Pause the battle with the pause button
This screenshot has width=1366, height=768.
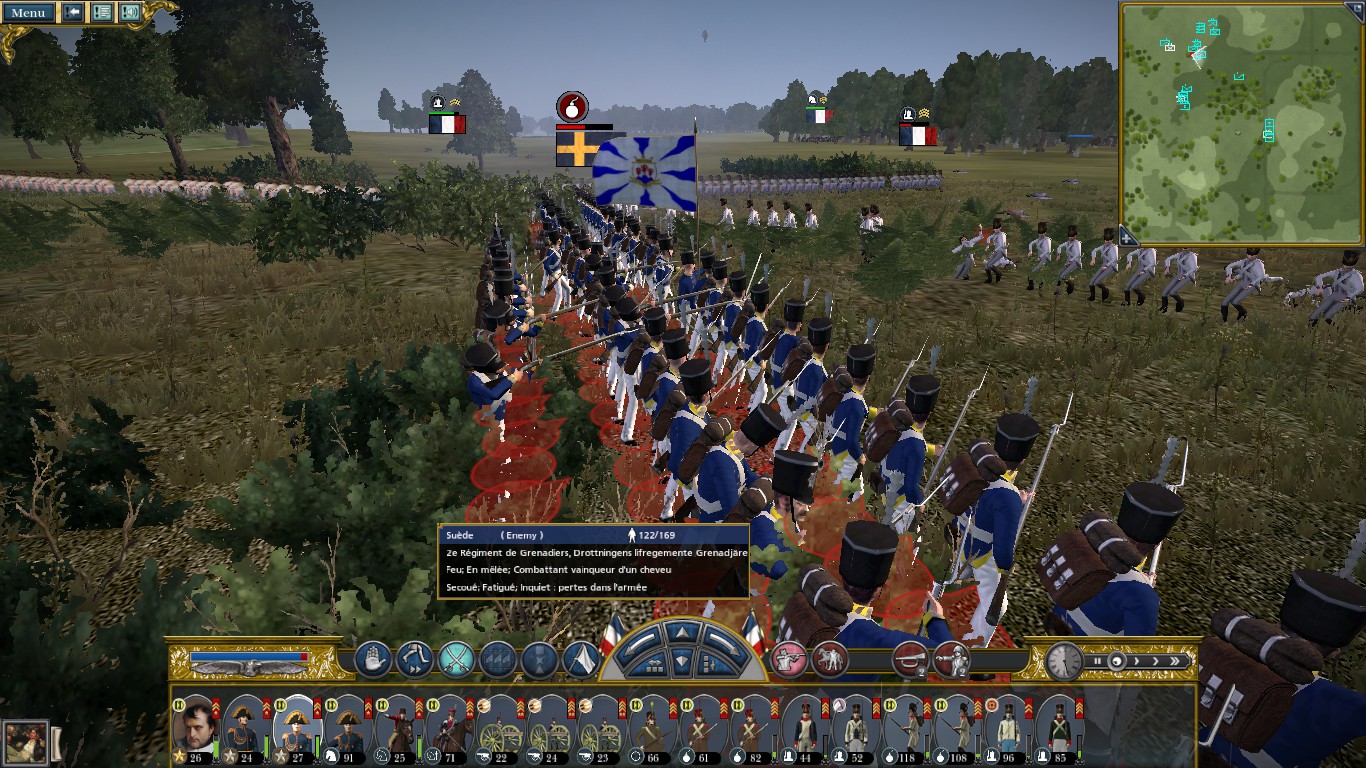pyautogui.click(x=1098, y=661)
